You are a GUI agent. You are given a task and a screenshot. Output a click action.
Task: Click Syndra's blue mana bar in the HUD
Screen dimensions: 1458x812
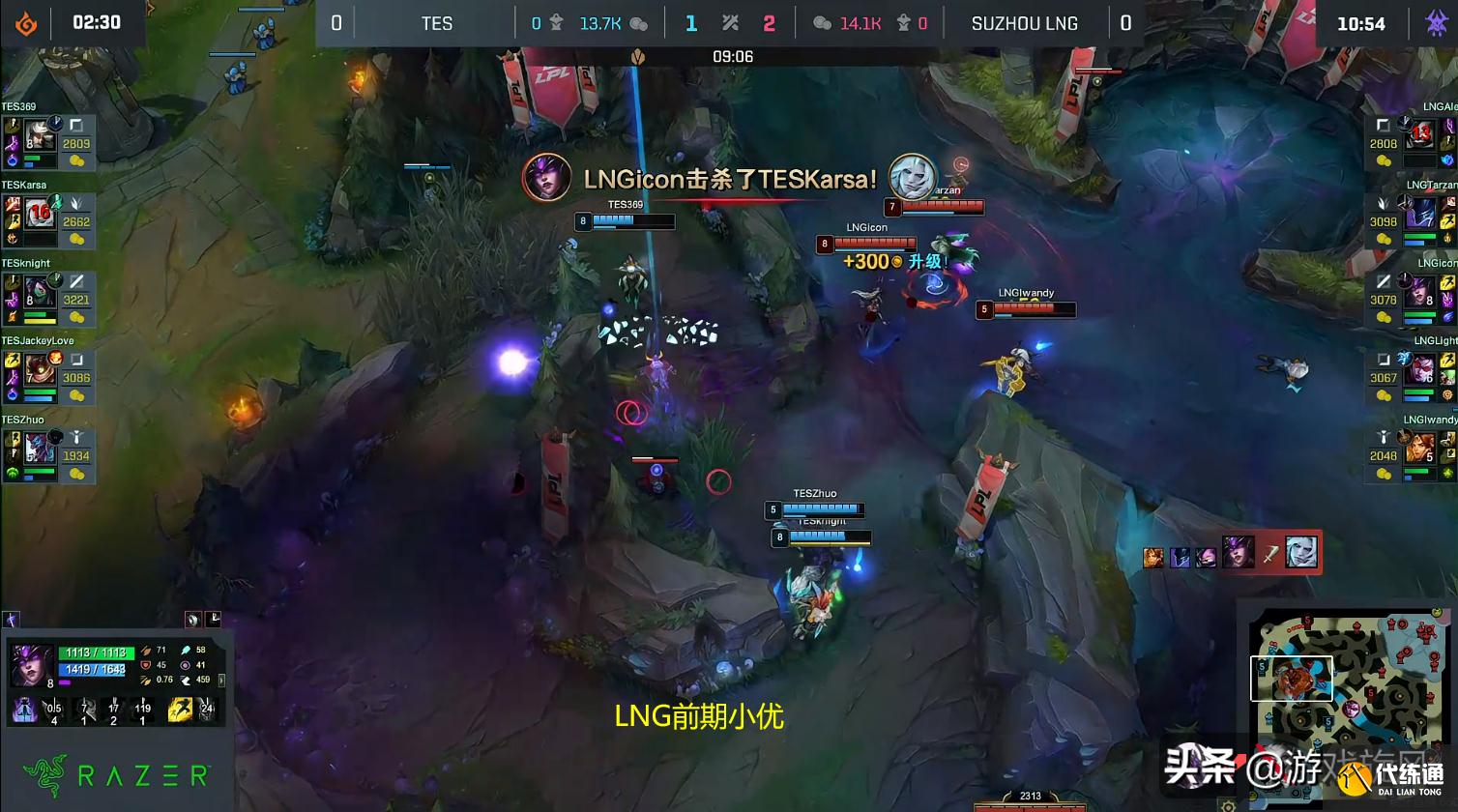click(92, 670)
